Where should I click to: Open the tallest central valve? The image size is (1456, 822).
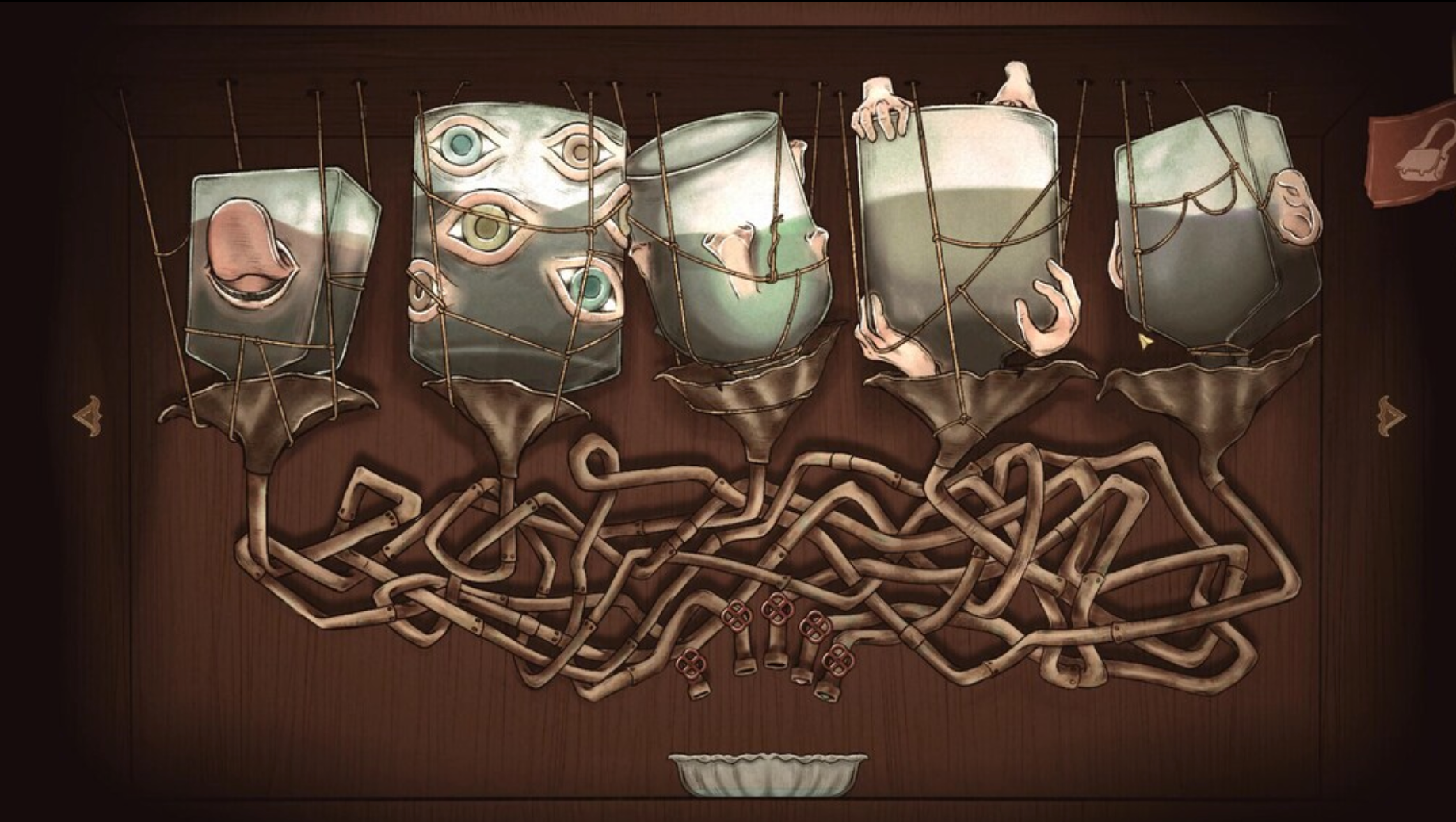(x=778, y=609)
